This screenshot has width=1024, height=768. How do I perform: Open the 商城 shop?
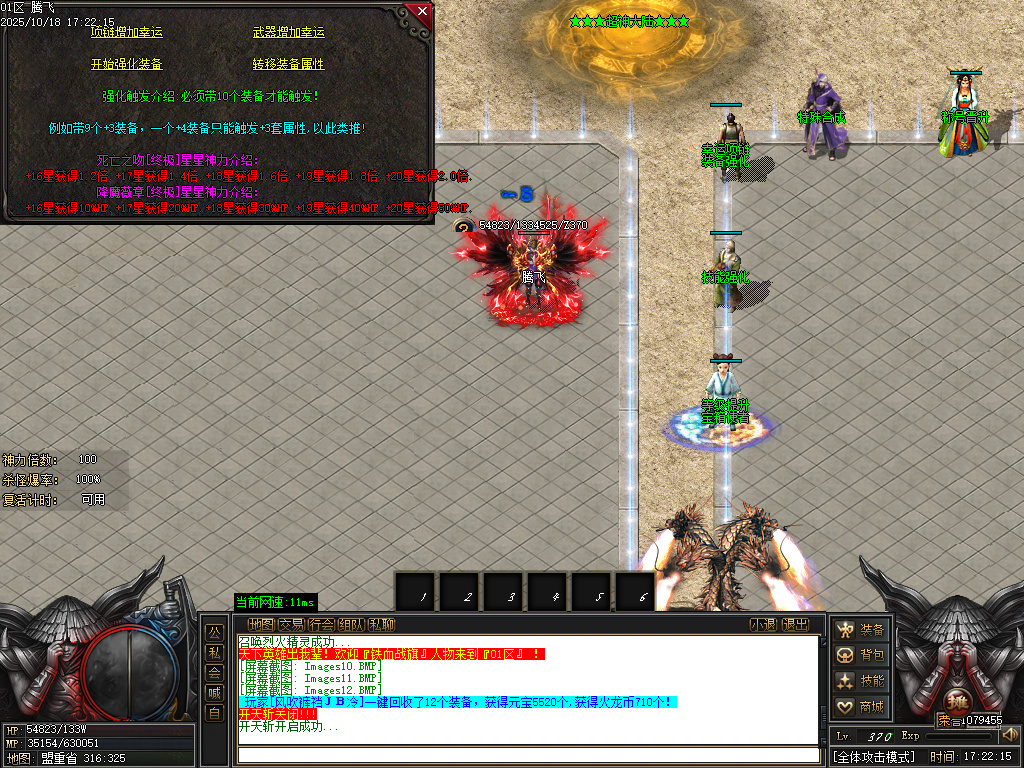[x=861, y=707]
